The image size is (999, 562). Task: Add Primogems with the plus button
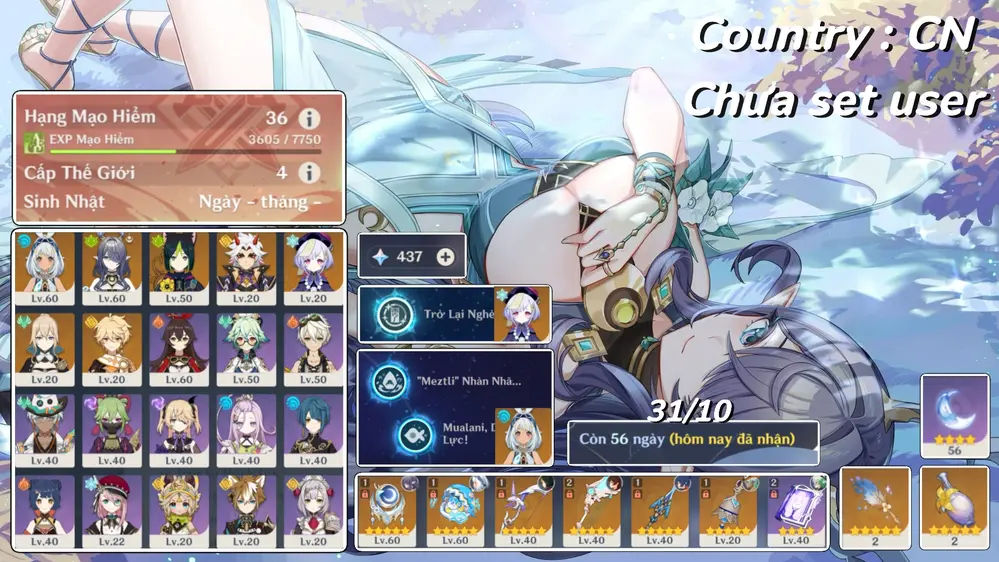pos(446,257)
